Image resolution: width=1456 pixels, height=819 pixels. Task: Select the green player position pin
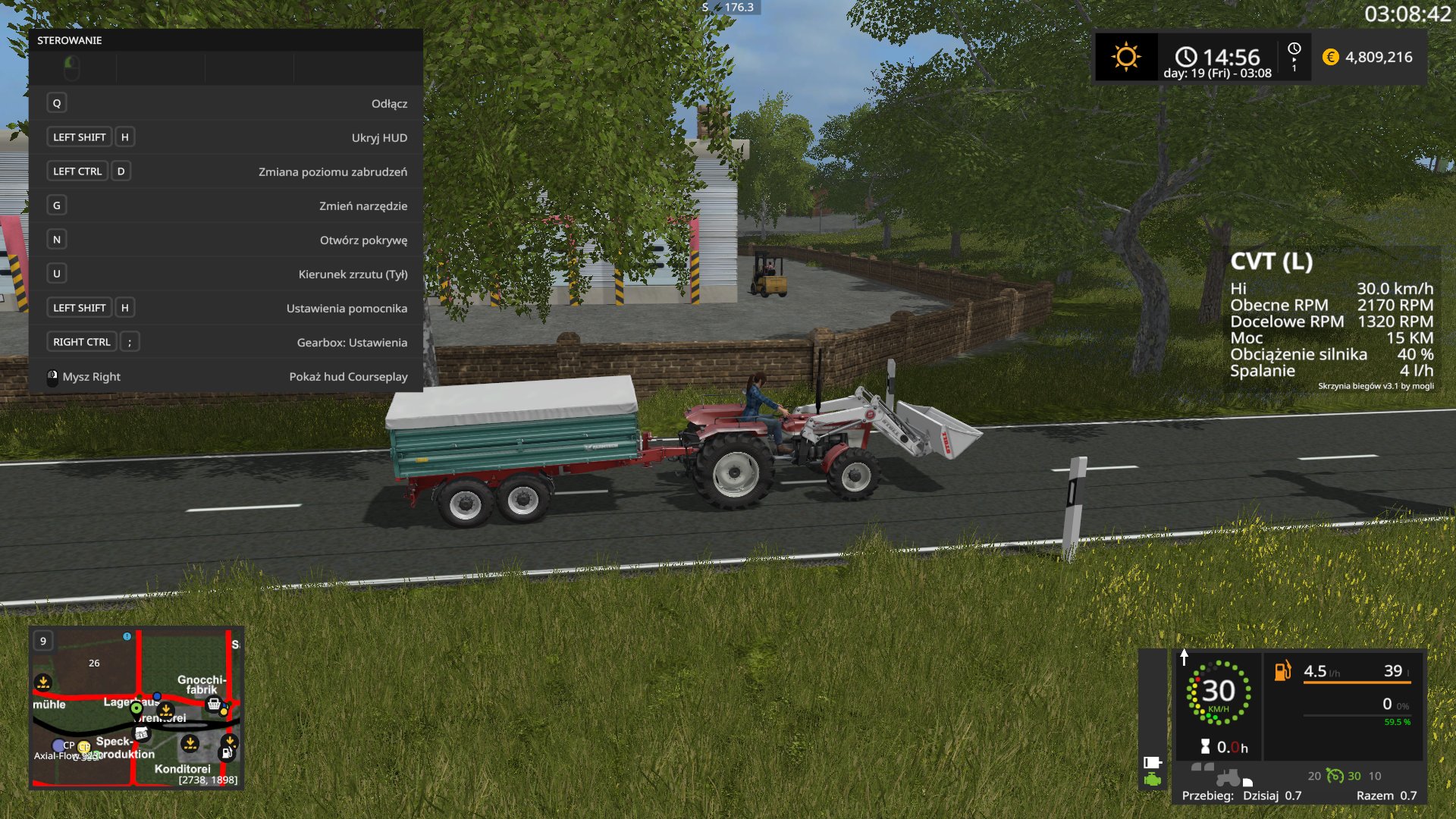click(136, 708)
